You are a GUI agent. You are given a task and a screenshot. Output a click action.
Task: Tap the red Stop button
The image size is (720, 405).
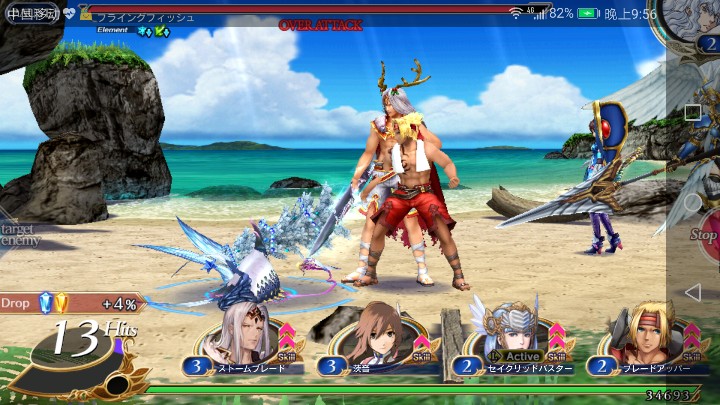(x=705, y=235)
